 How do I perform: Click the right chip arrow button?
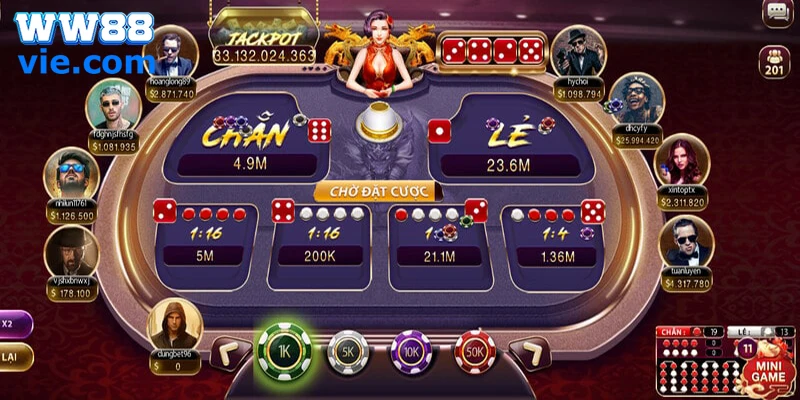point(528,352)
